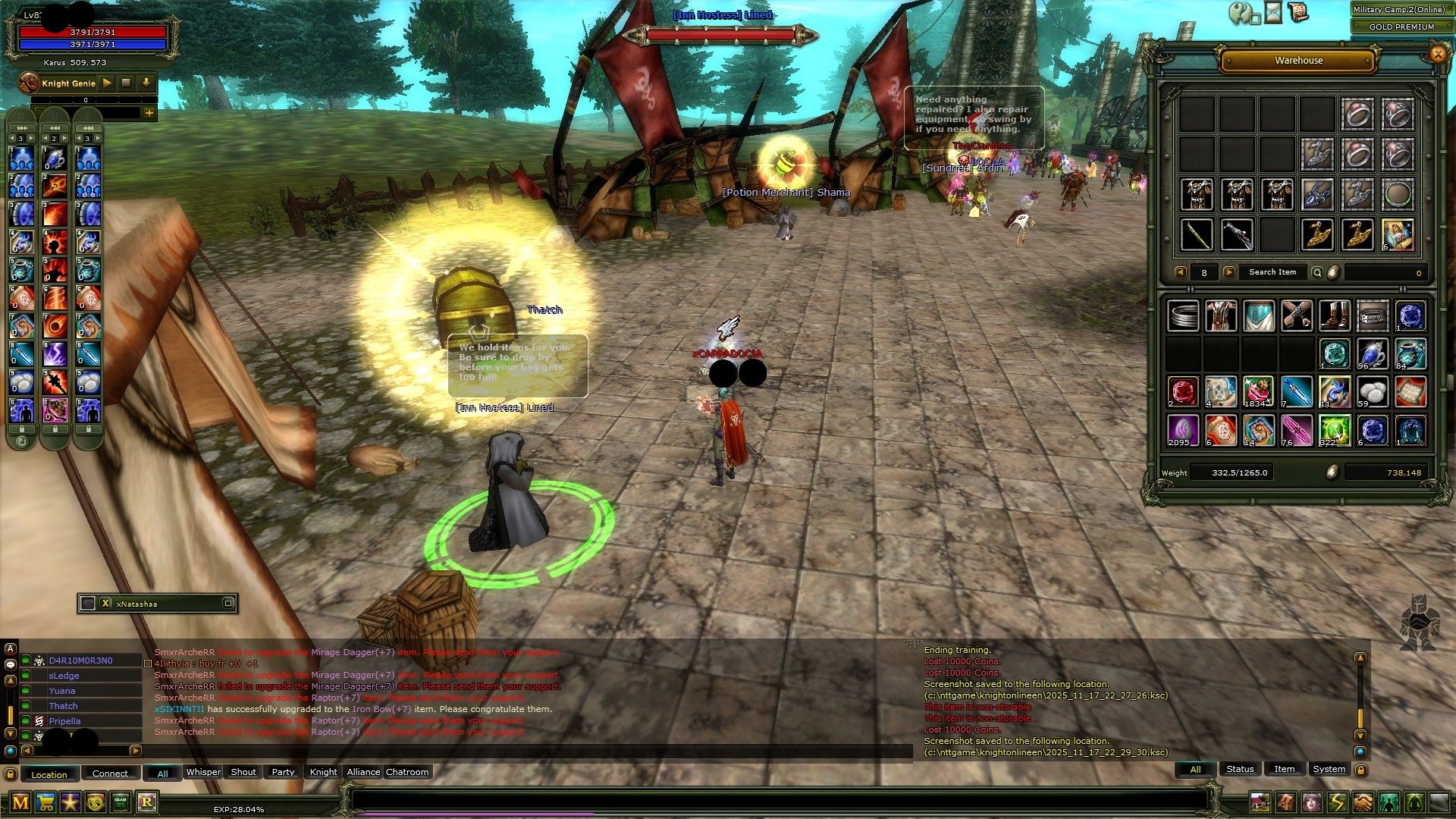The width and height of the screenshot is (1456, 819).
Task: Select the boots in the inventory
Action: 1334,315
